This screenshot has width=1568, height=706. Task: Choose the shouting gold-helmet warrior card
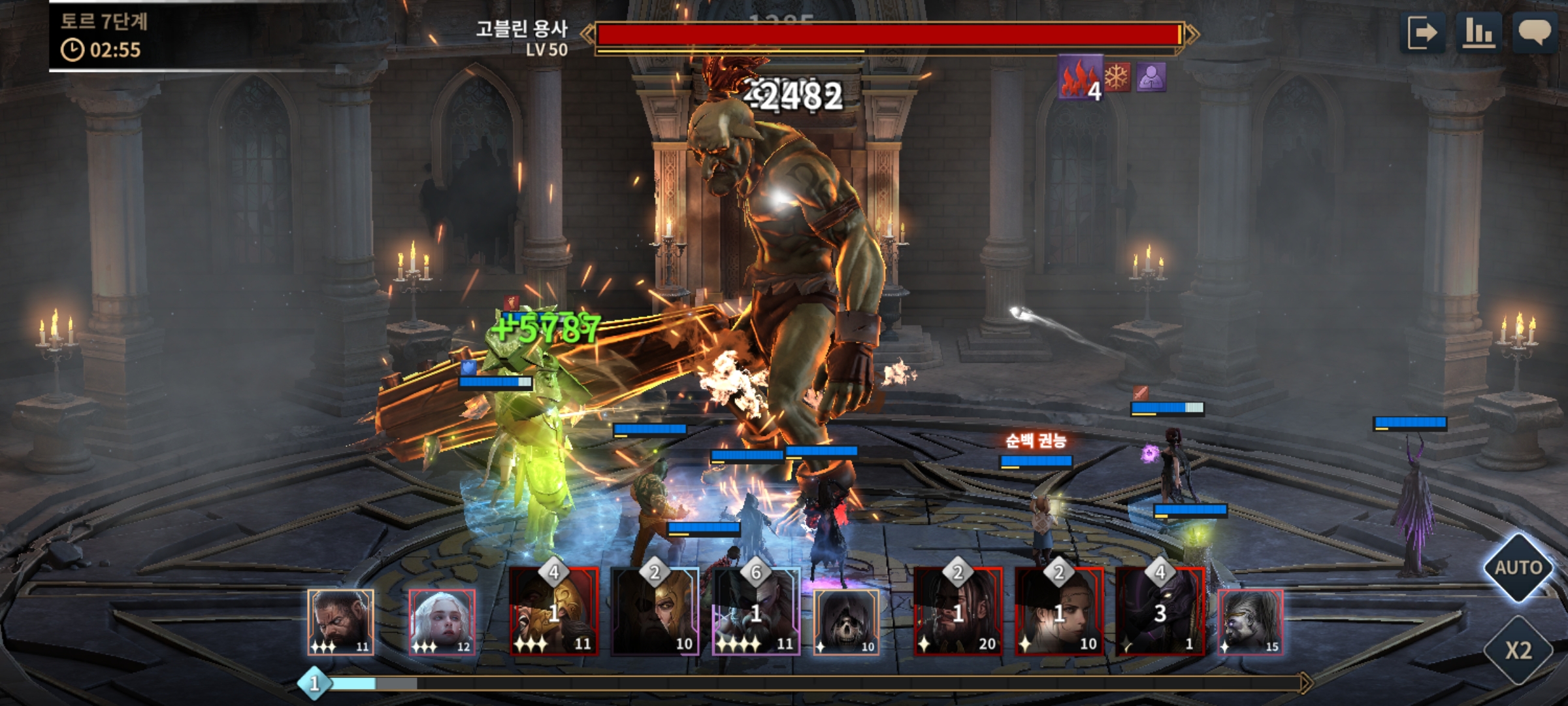coord(554,612)
